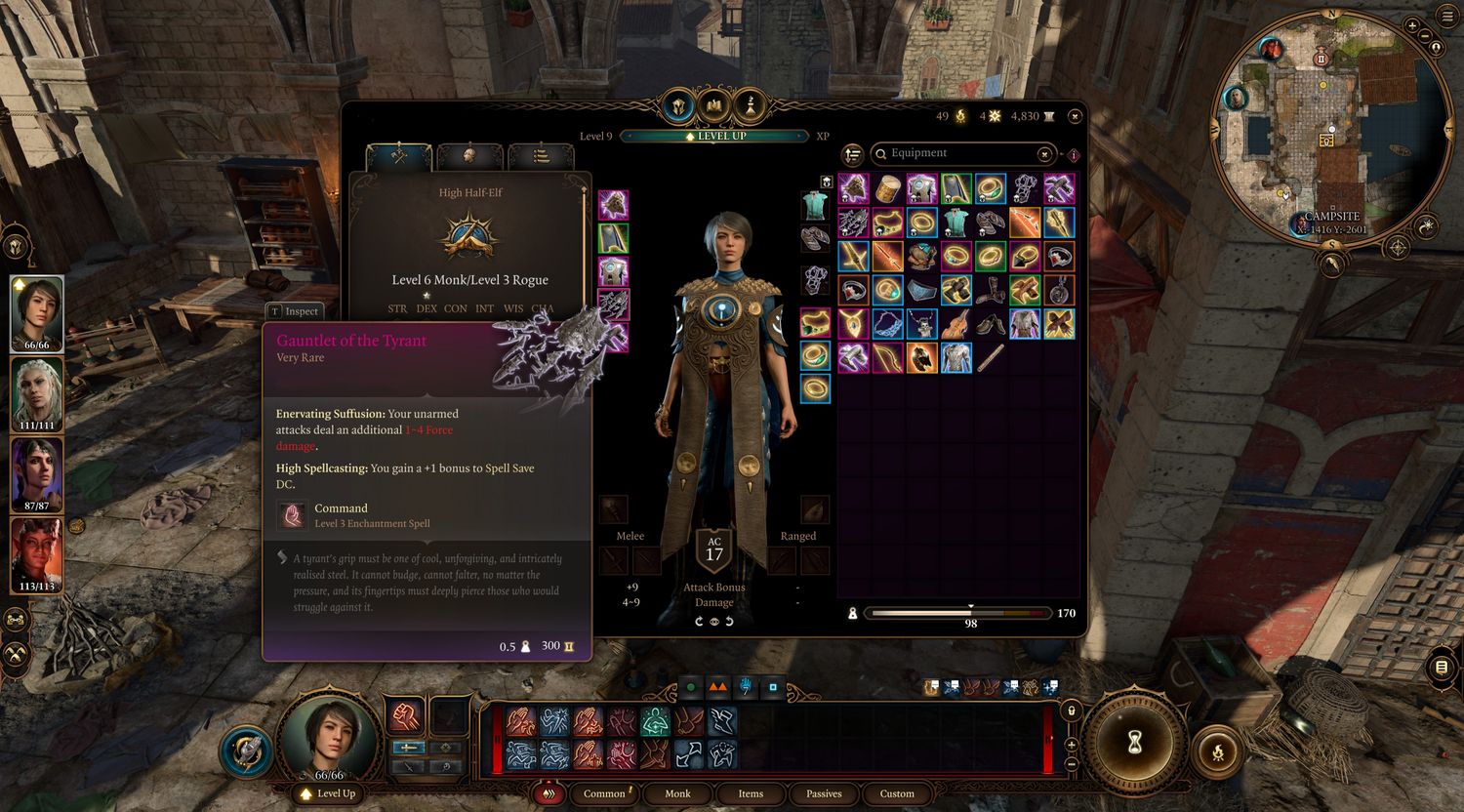1464x812 pixels.
Task: Open the campfire rest menu
Action: [1217, 751]
